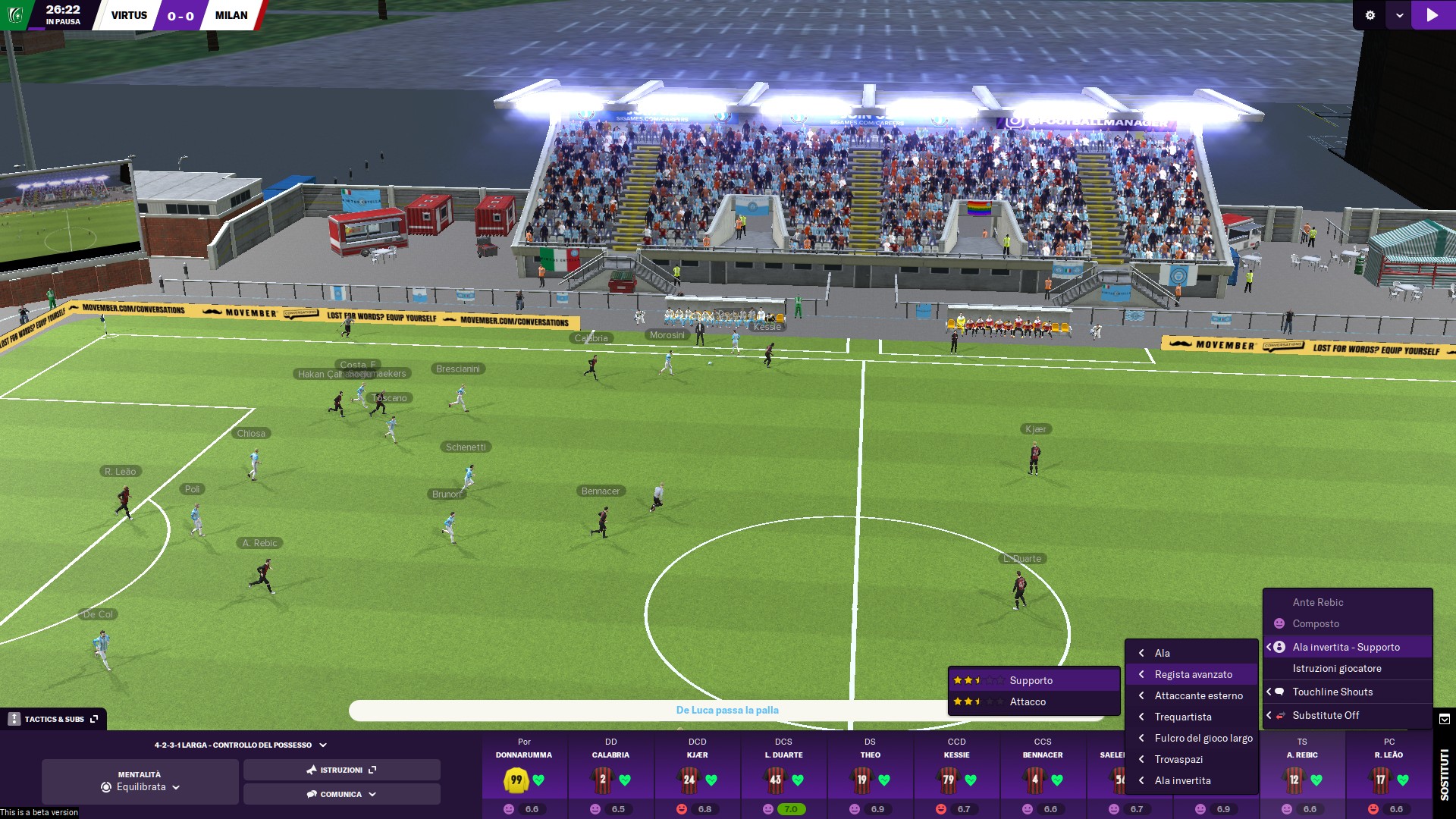This screenshot has width=1456, height=819.
Task: Change the Mentalità Equilibrata setting
Action: [x=140, y=787]
